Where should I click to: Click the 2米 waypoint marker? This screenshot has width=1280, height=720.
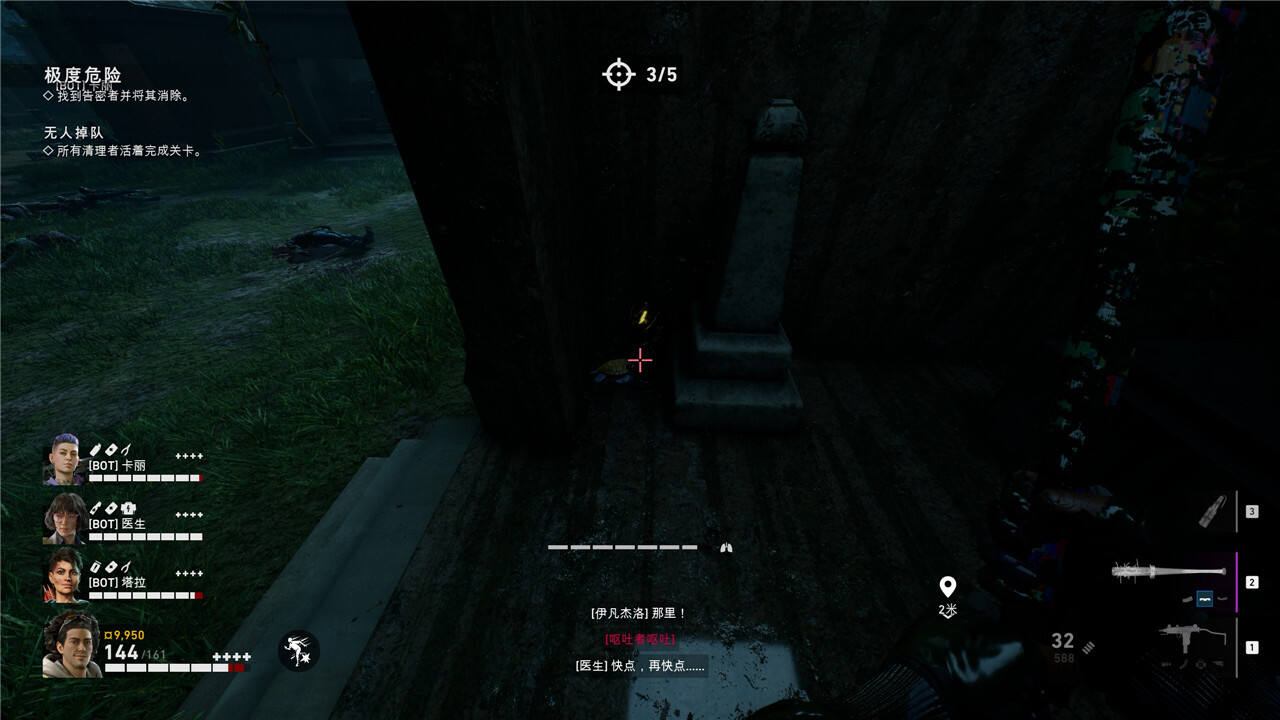pos(947,587)
